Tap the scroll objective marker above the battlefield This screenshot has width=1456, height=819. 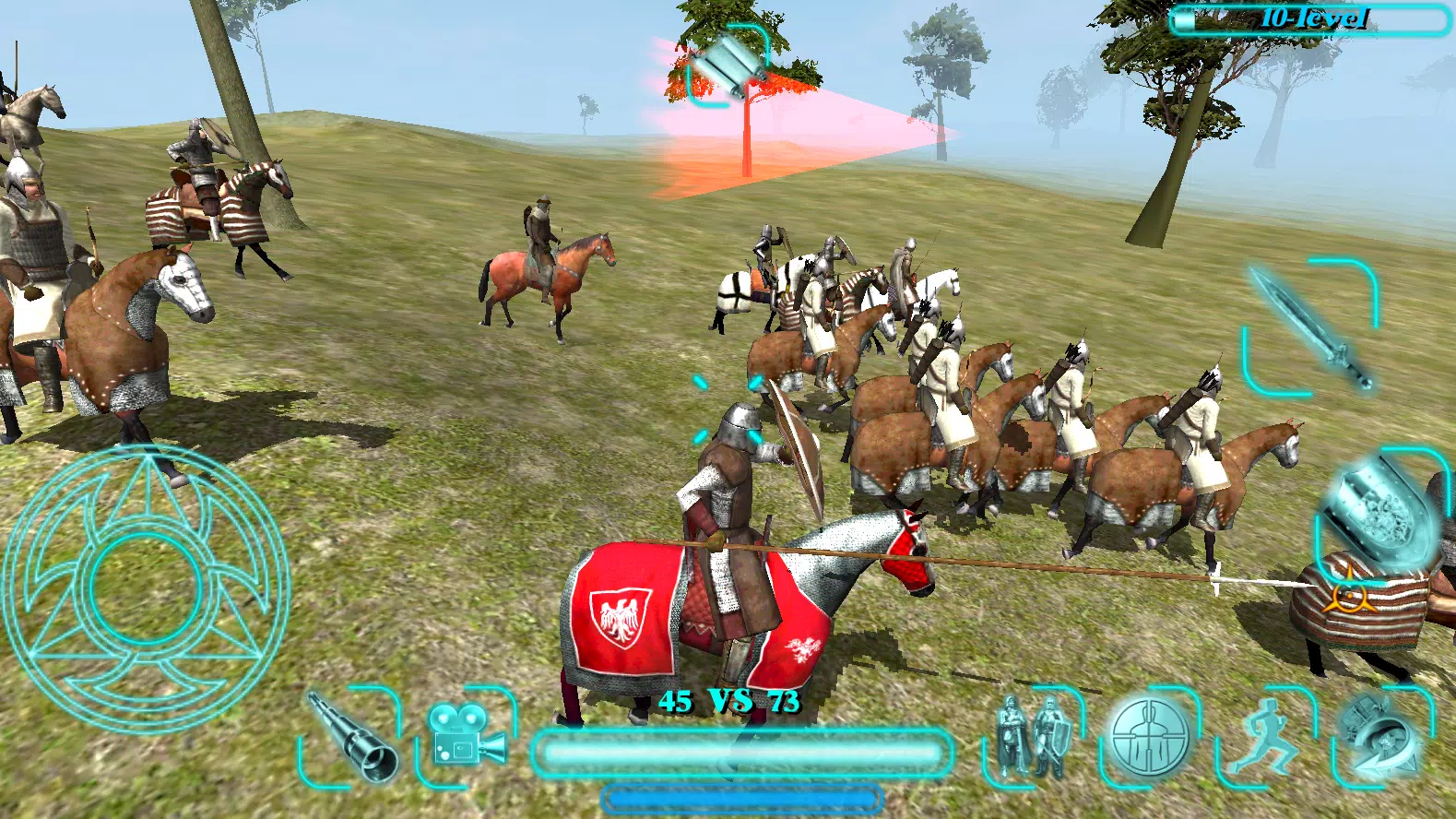click(x=728, y=62)
